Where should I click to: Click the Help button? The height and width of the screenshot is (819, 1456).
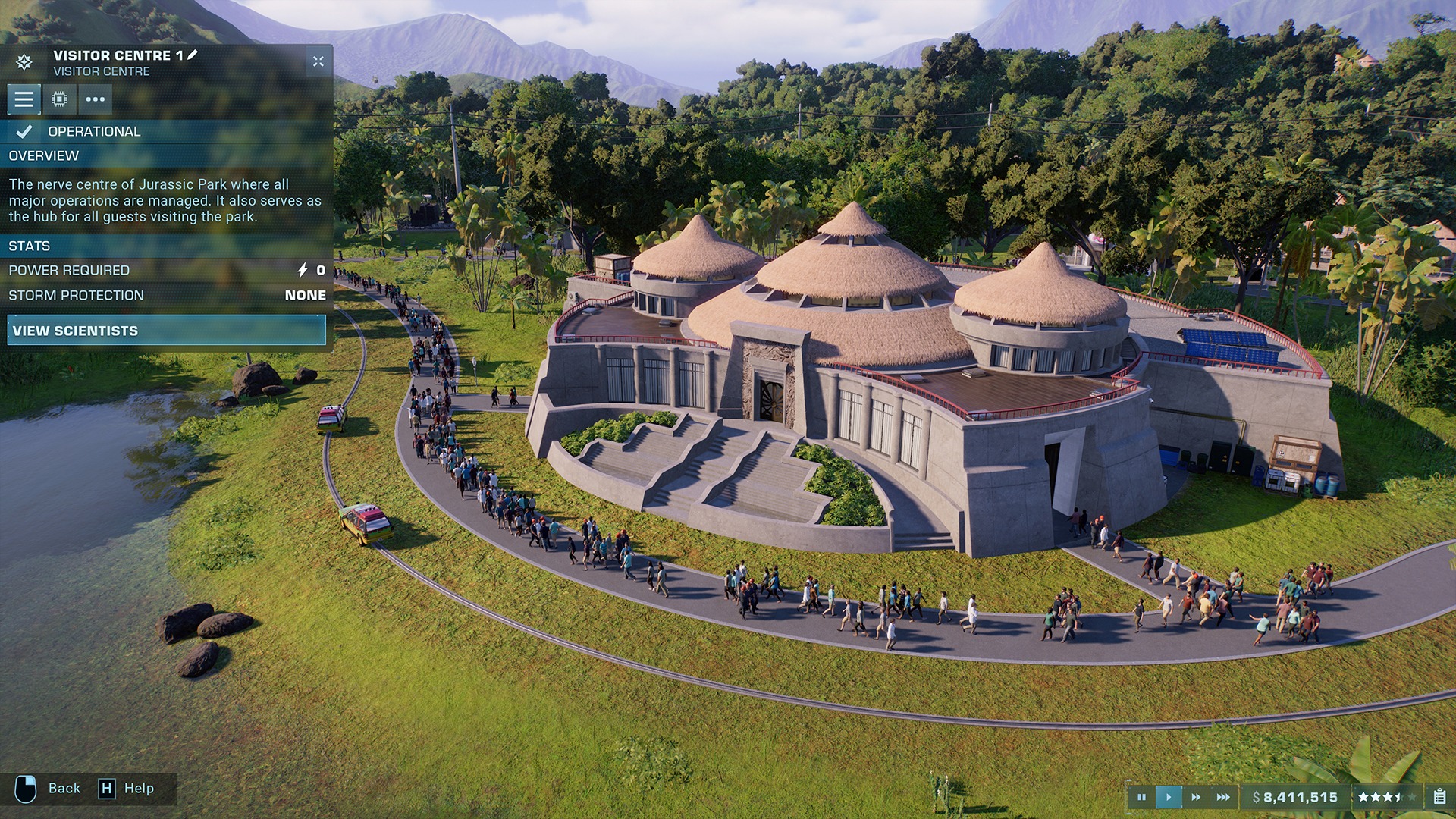[127, 789]
